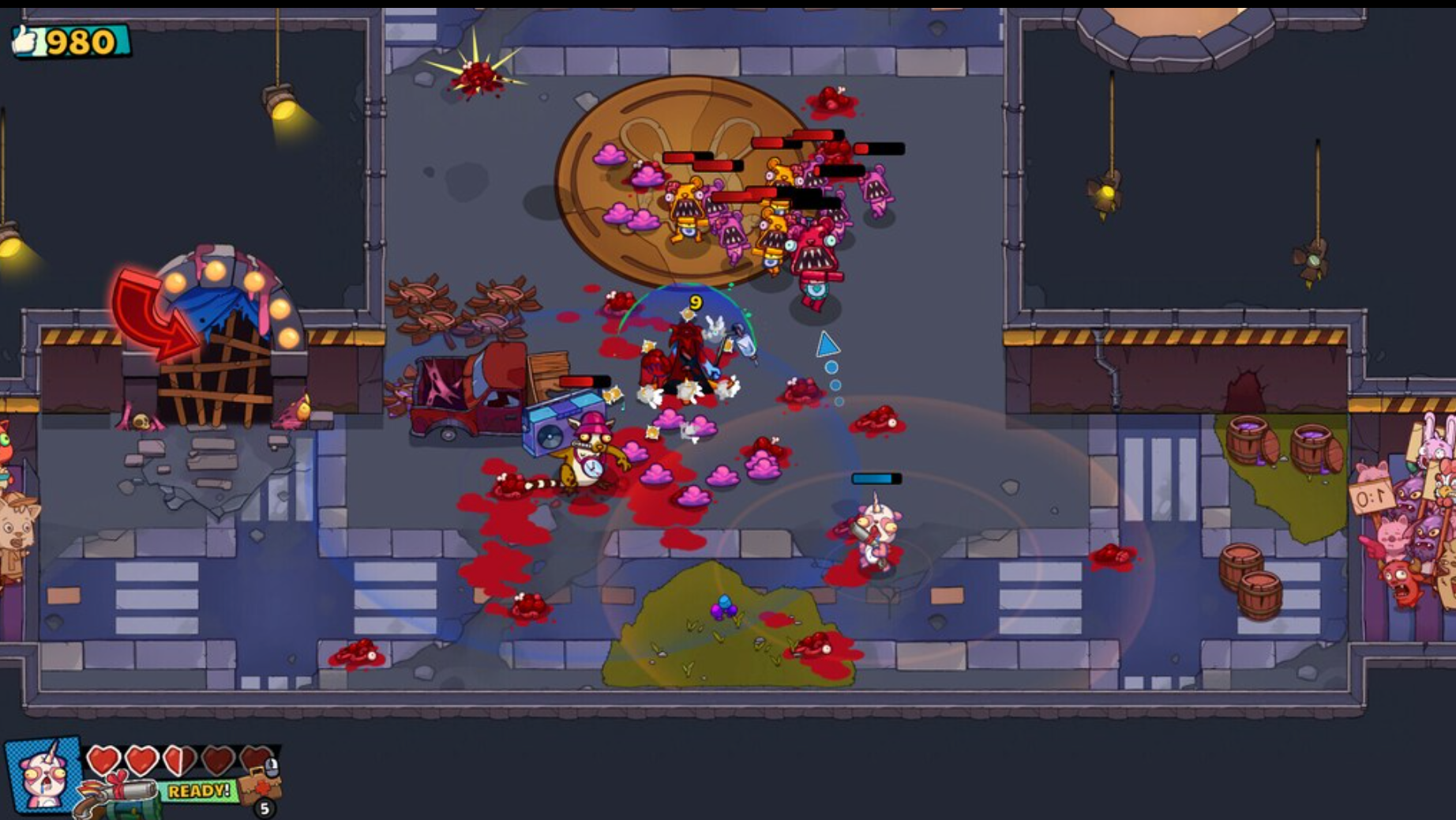The width and height of the screenshot is (1456, 820).
Task: Click the charge counter 5 badge
Action: 265,809
